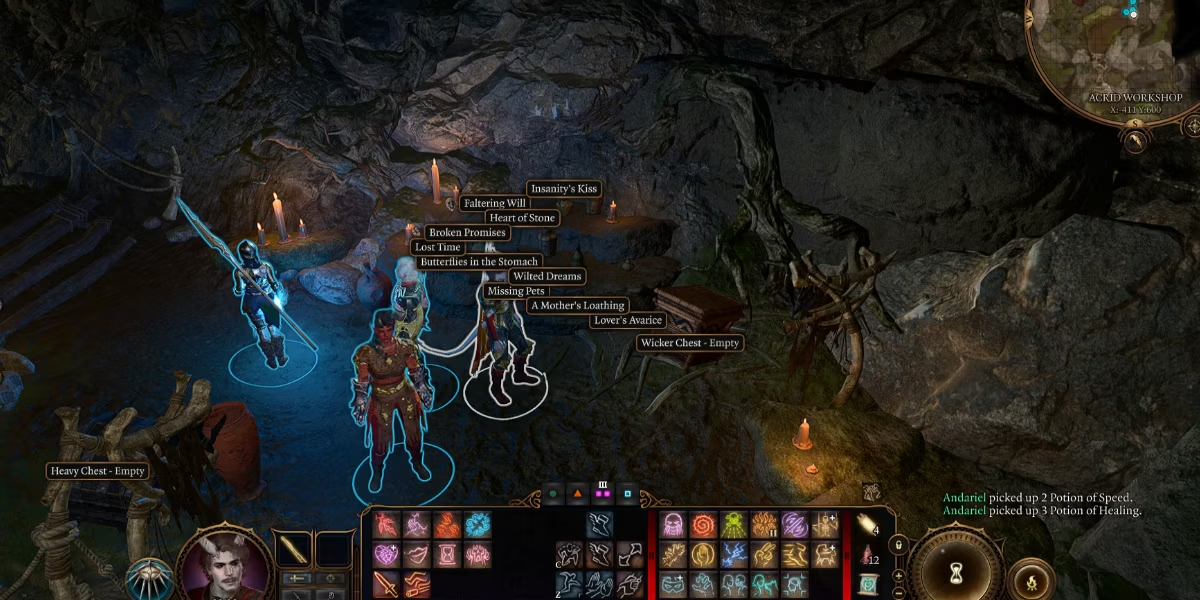This screenshot has width=1200, height=600.
Task: Open the campfire rest button
Action: point(1031,579)
